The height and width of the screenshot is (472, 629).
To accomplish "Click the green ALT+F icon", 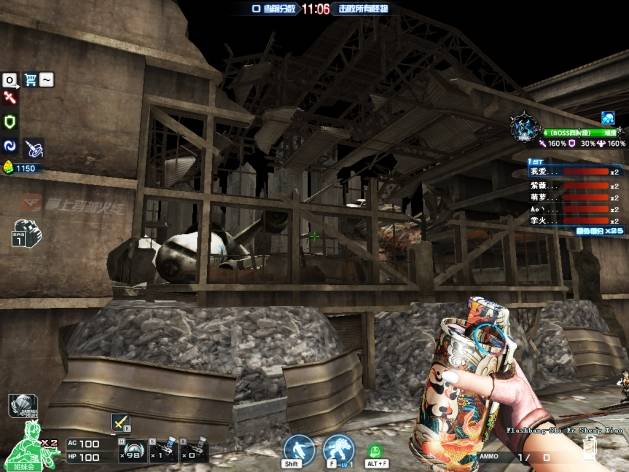I will 375,450.
